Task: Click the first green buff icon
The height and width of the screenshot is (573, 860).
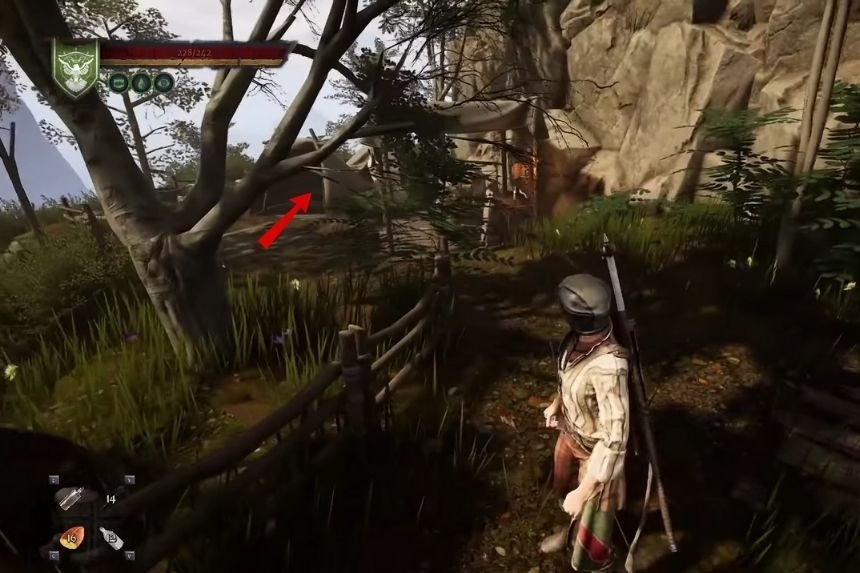Action: pos(119,83)
